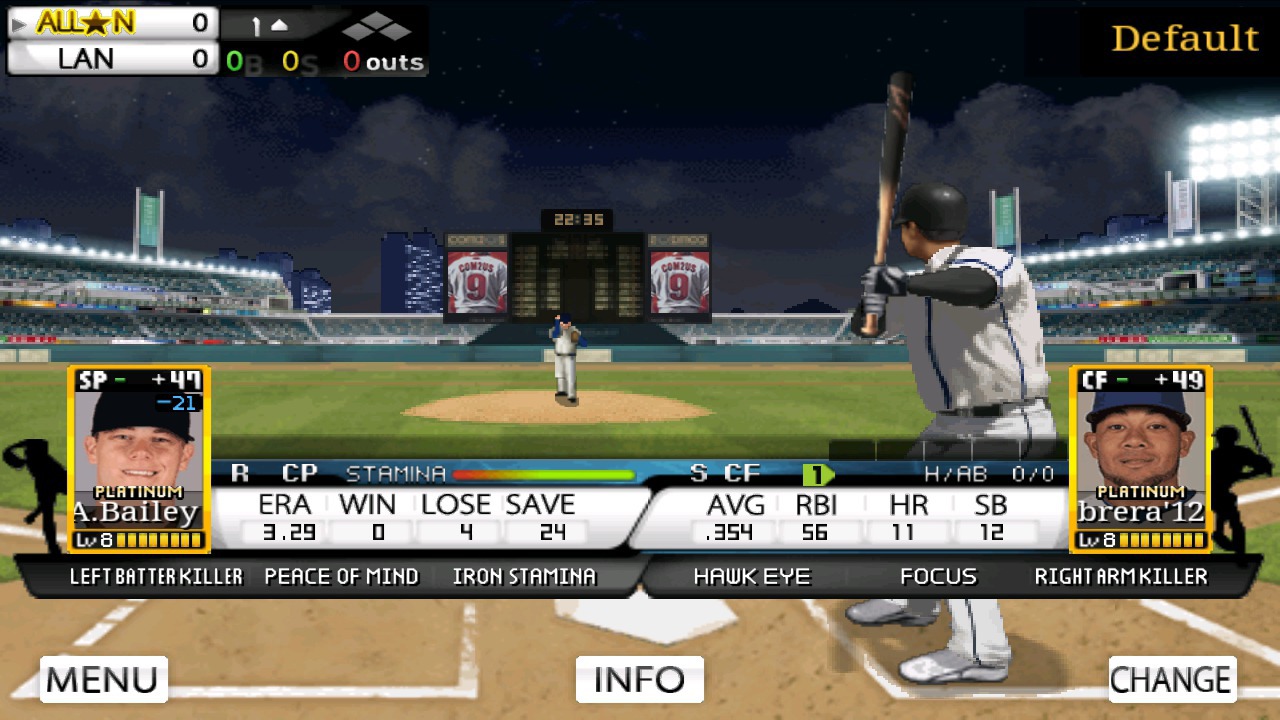Show the Iron Stamina skill
This screenshot has height=720, width=1280.
click(523, 576)
